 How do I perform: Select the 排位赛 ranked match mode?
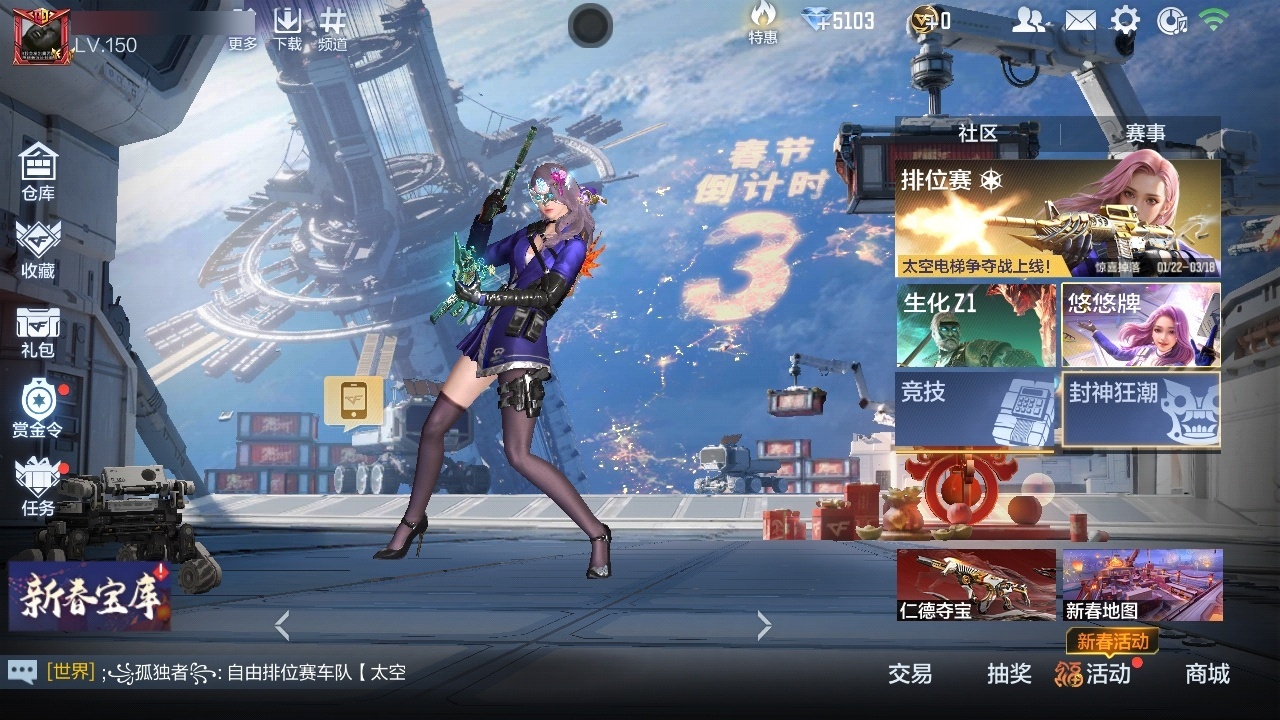1057,218
